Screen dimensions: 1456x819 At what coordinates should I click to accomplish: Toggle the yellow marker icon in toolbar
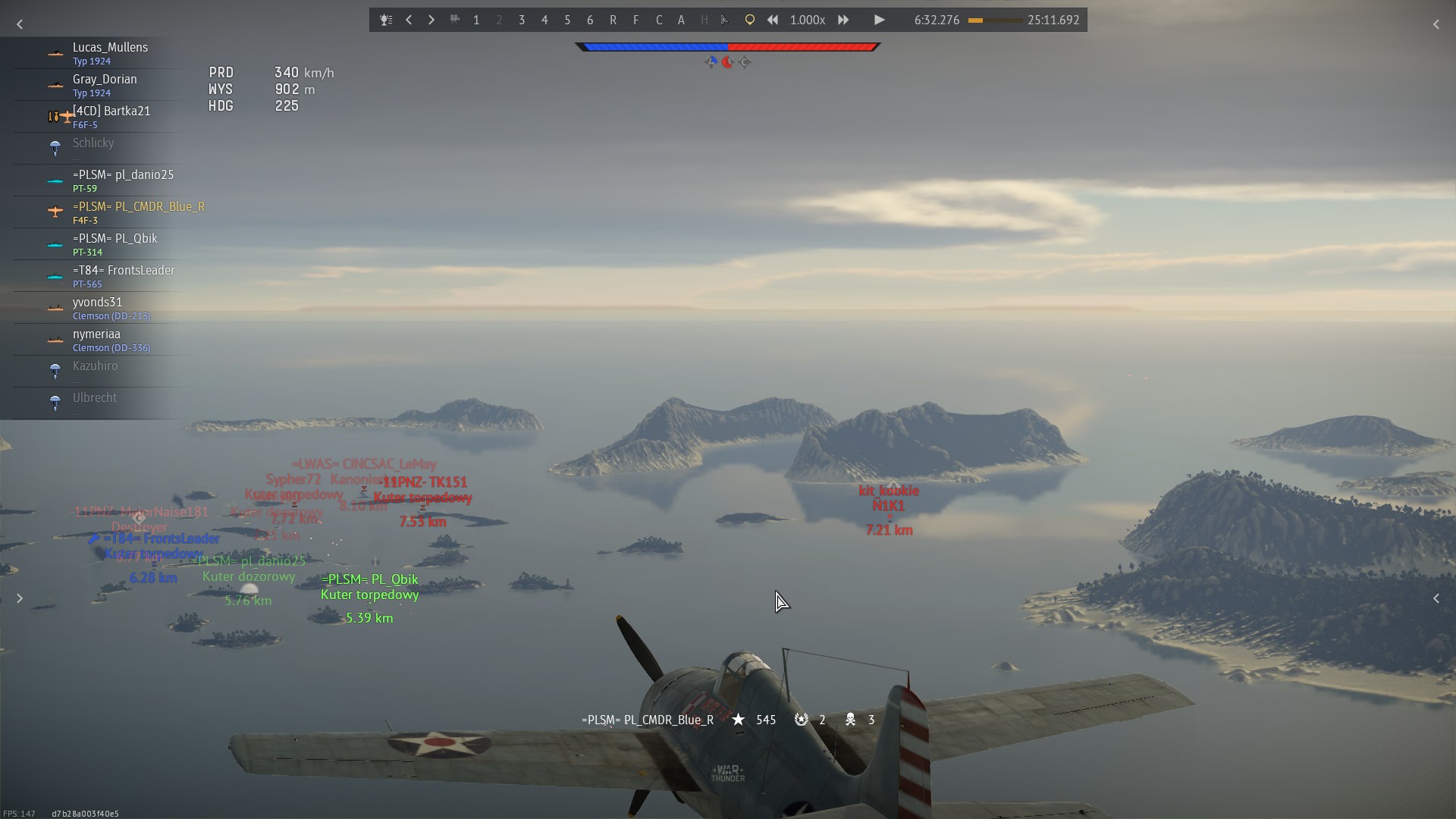pyautogui.click(x=749, y=20)
